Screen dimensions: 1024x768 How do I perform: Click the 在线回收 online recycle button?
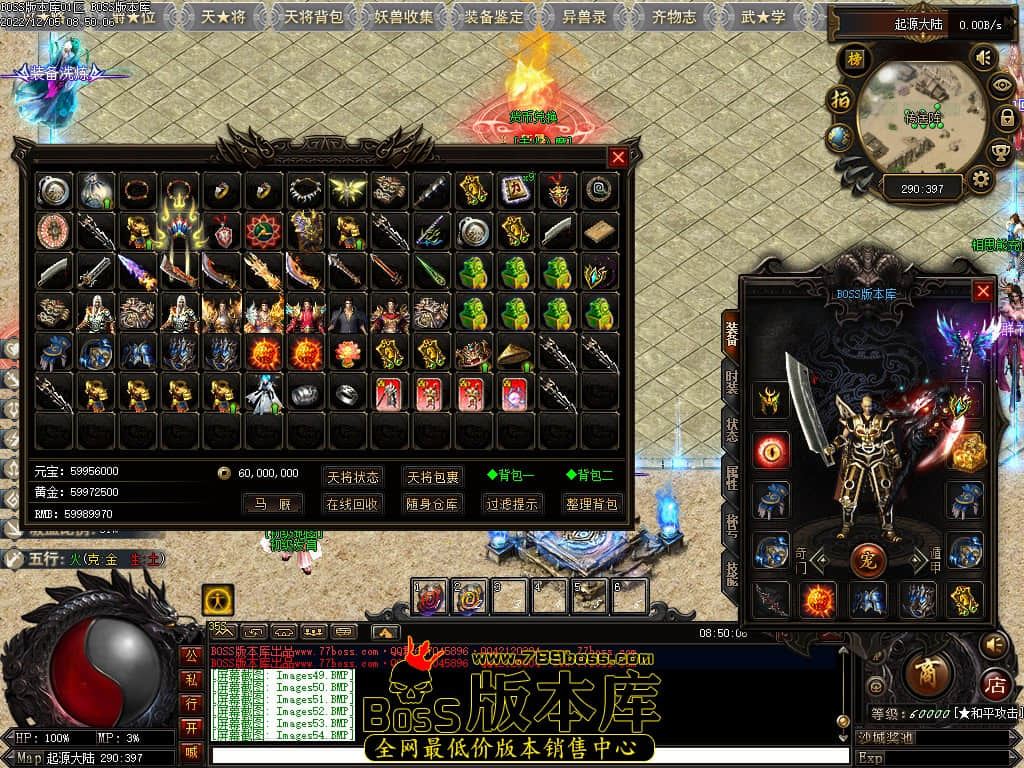[x=352, y=504]
